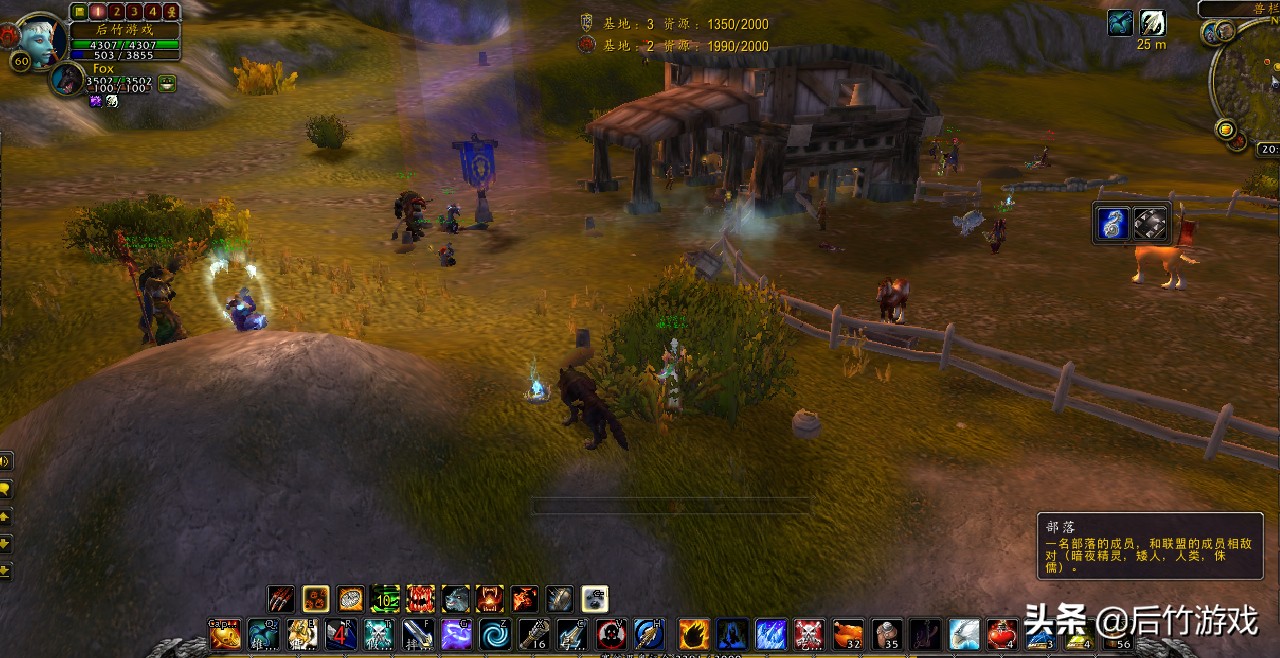The height and width of the screenshot is (658, 1280).
Task: Select the action bar item with count 35
Action: 886,634
